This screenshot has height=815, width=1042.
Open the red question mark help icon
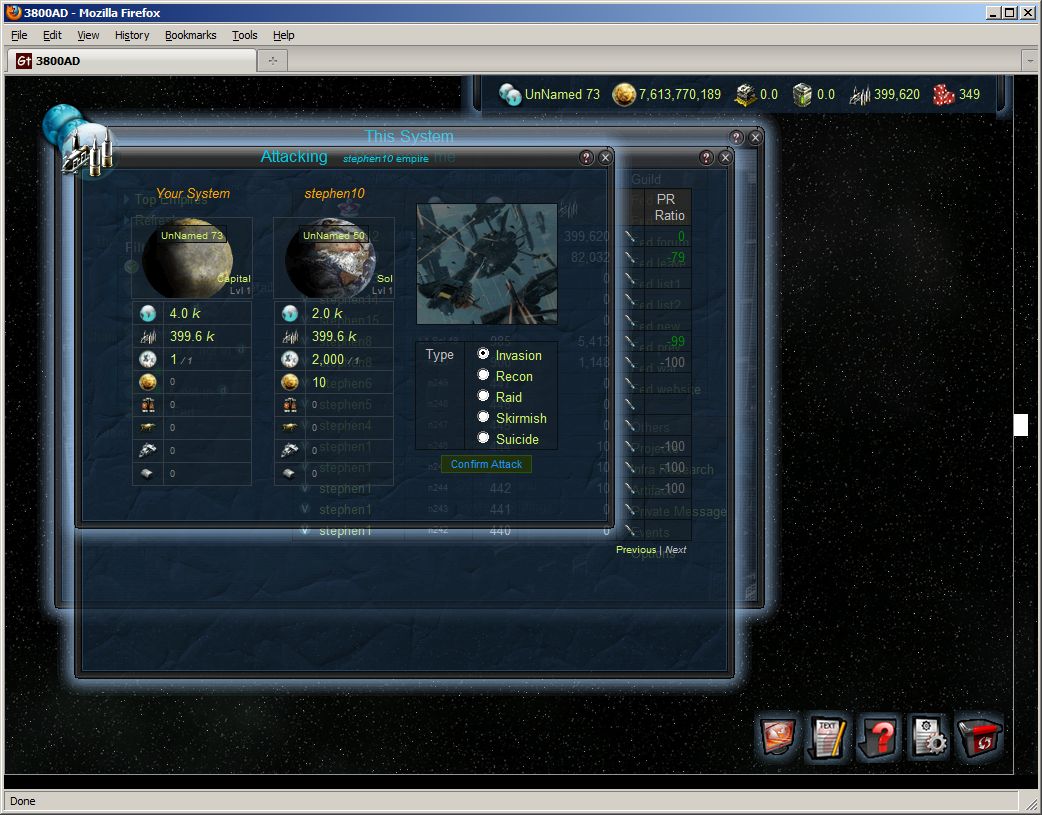(x=879, y=739)
